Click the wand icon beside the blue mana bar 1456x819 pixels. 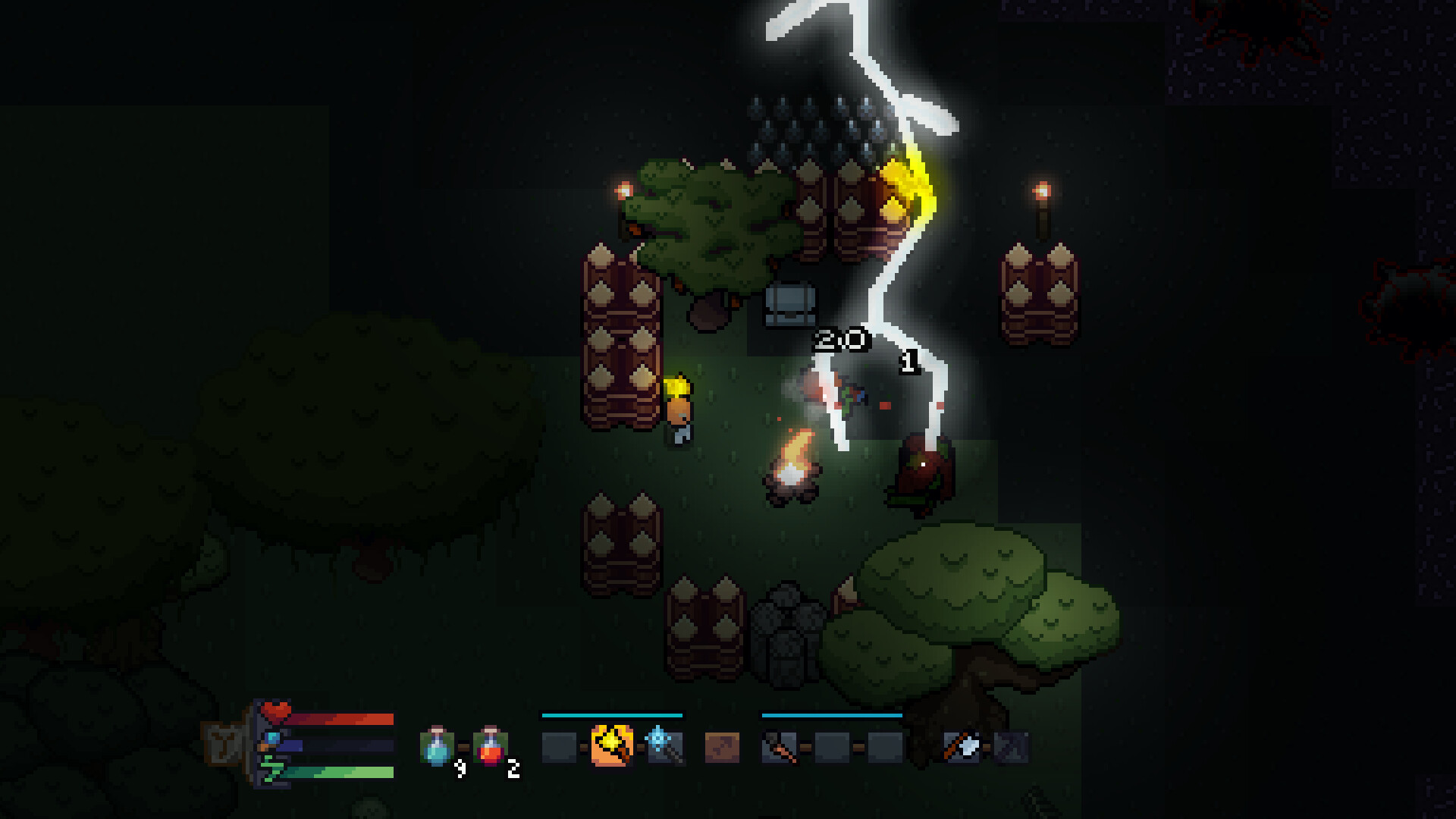tap(271, 740)
